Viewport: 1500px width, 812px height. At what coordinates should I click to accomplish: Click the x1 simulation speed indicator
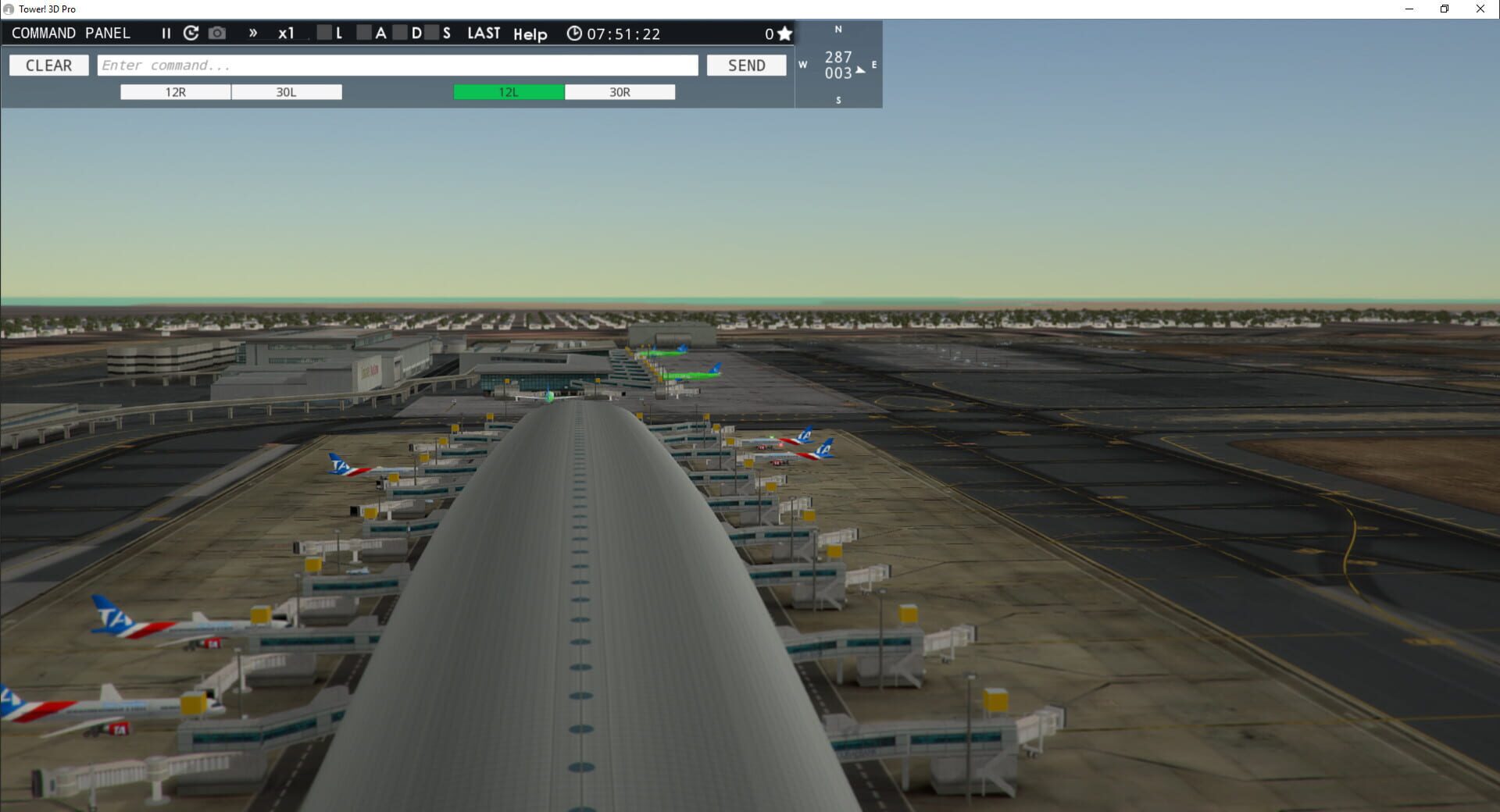tap(287, 33)
